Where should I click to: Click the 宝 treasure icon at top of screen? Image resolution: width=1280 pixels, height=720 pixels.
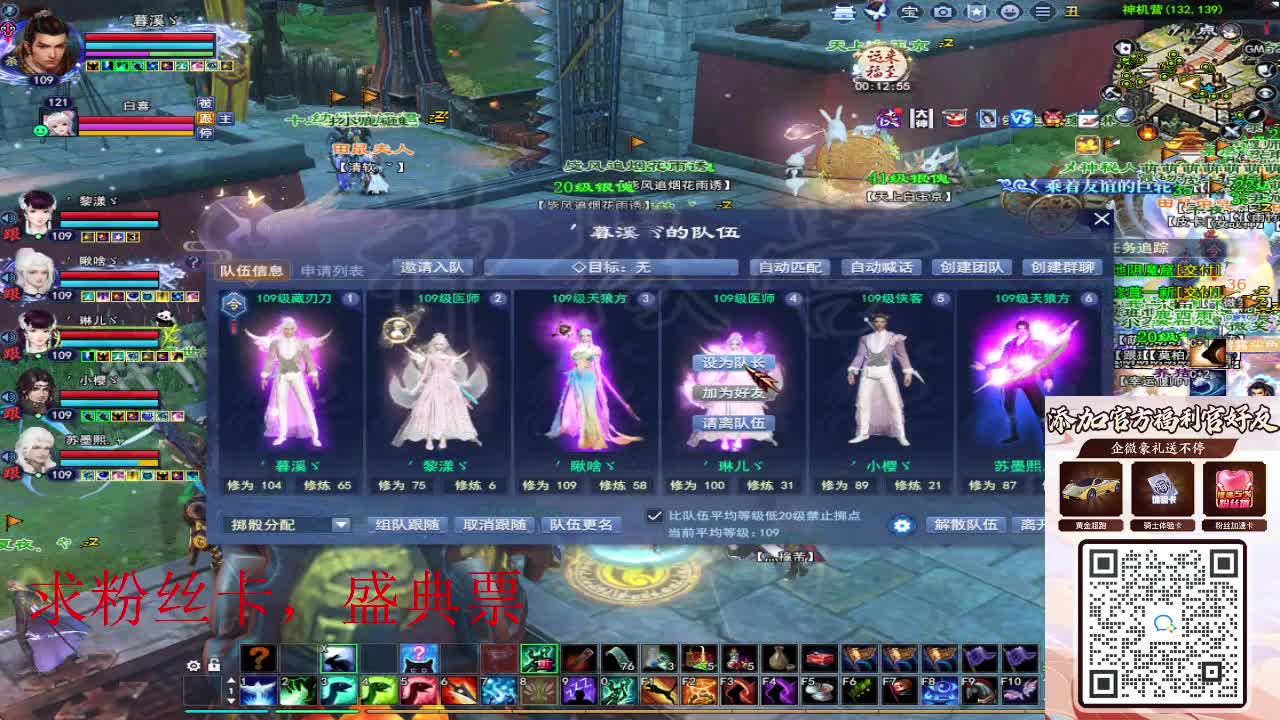[x=910, y=12]
